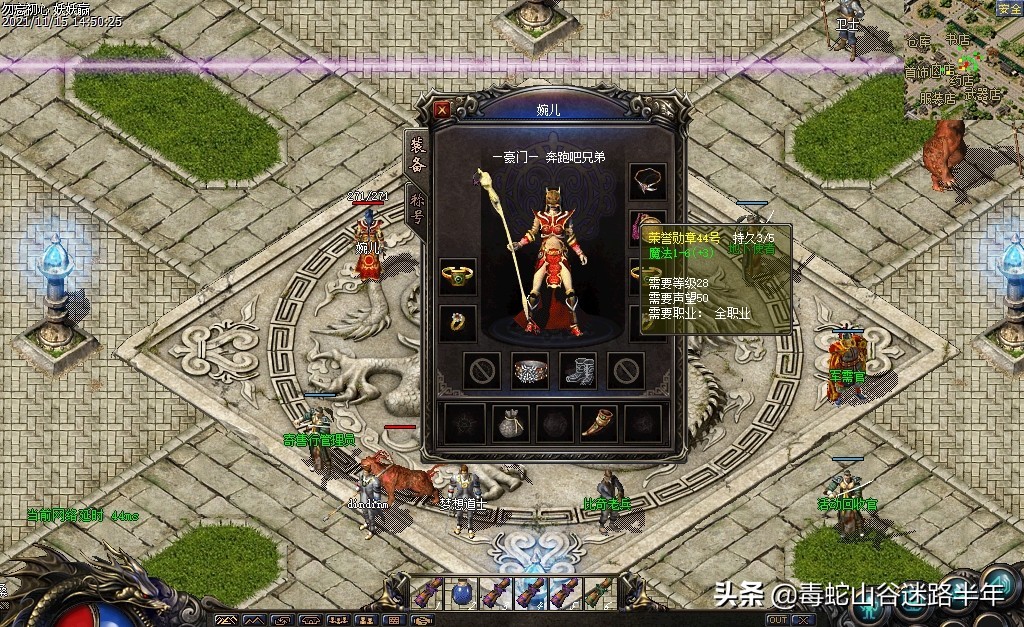Select the necklace equipment slot
Image resolution: width=1024 pixels, height=627 pixels.
(647, 181)
